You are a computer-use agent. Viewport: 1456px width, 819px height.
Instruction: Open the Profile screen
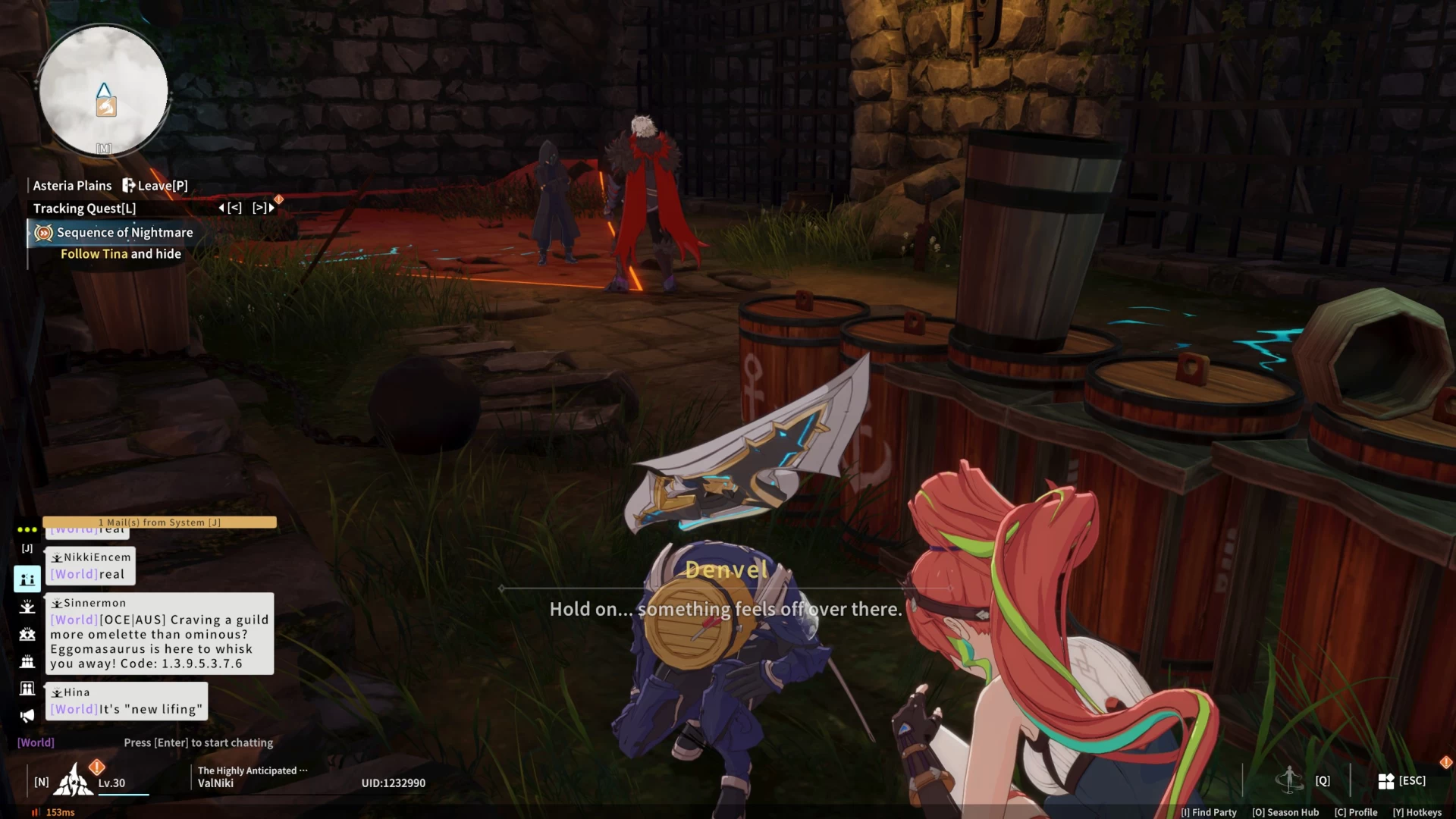coord(1356,812)
